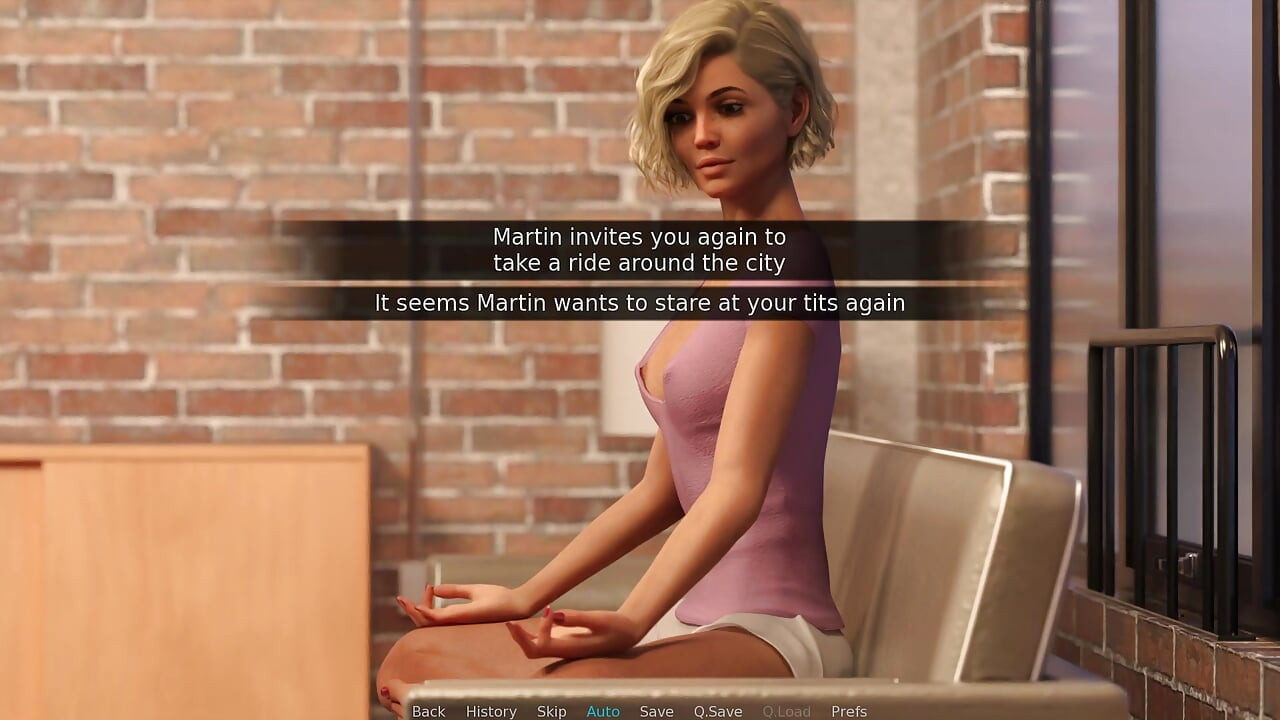Turn on Skip to fast-forward text
The height and width of the screenshot is (720, 1280).
pos(552,711)
